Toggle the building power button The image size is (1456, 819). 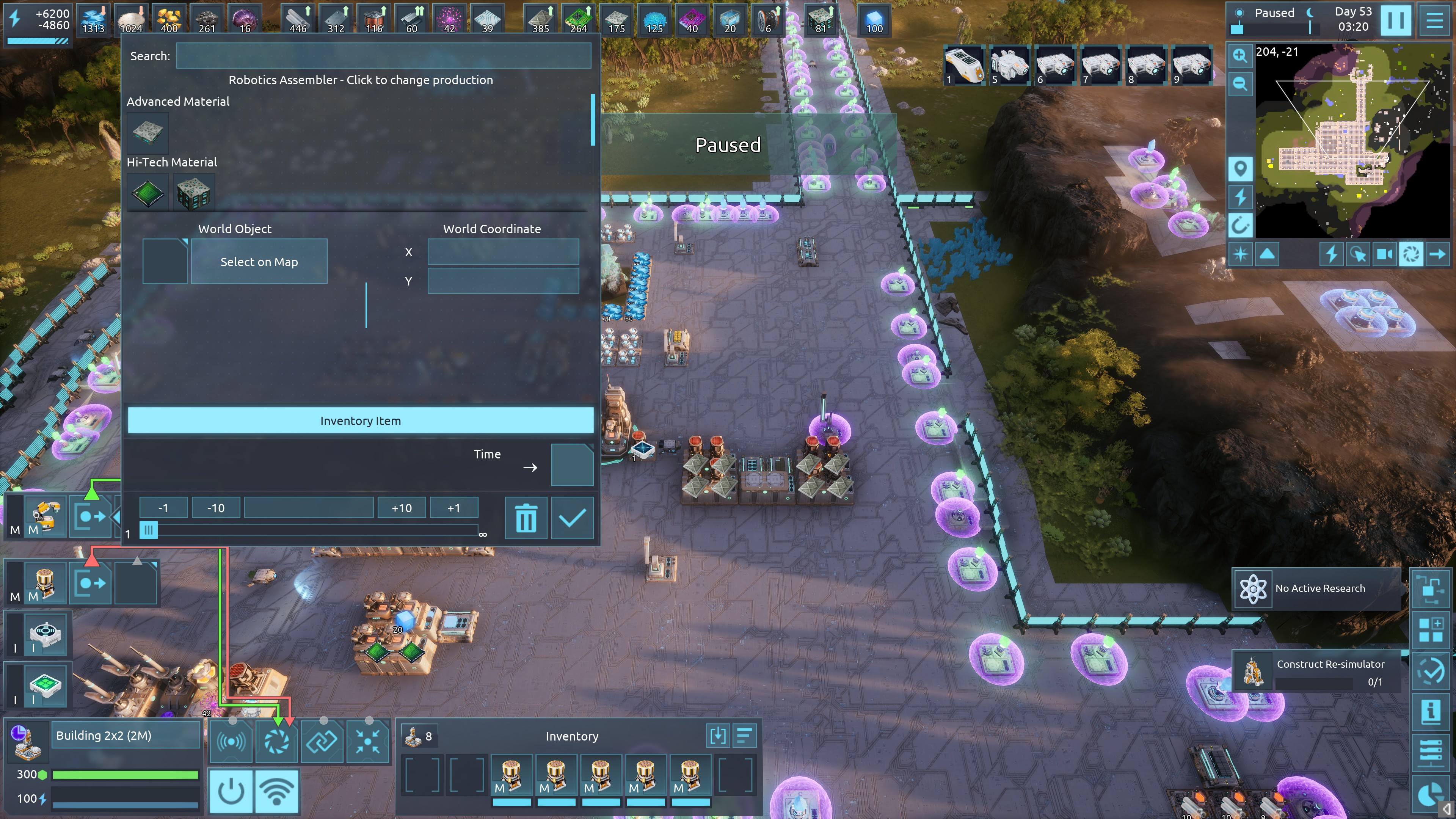231,791
